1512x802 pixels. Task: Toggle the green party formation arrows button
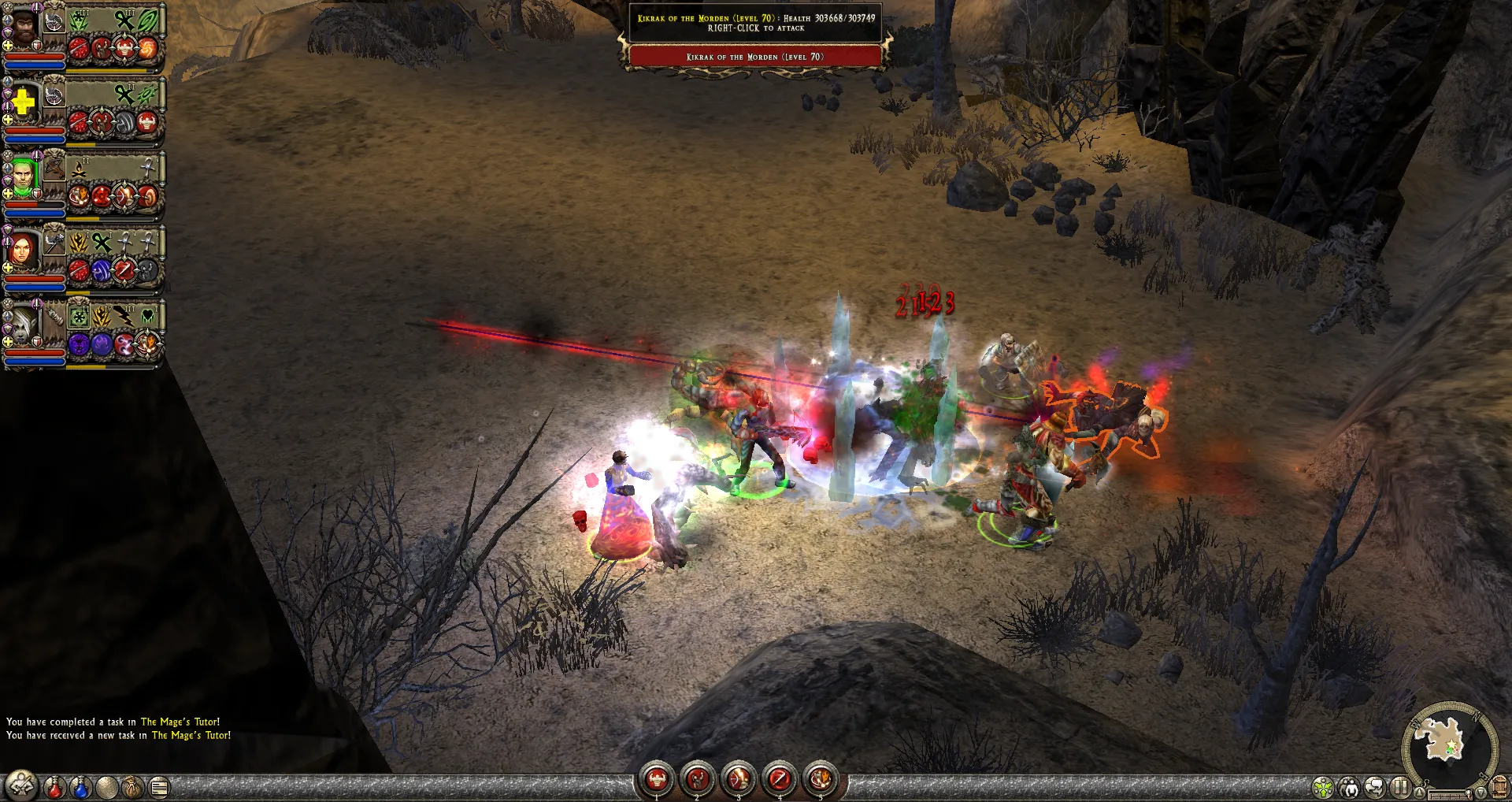coord(1323,786)
